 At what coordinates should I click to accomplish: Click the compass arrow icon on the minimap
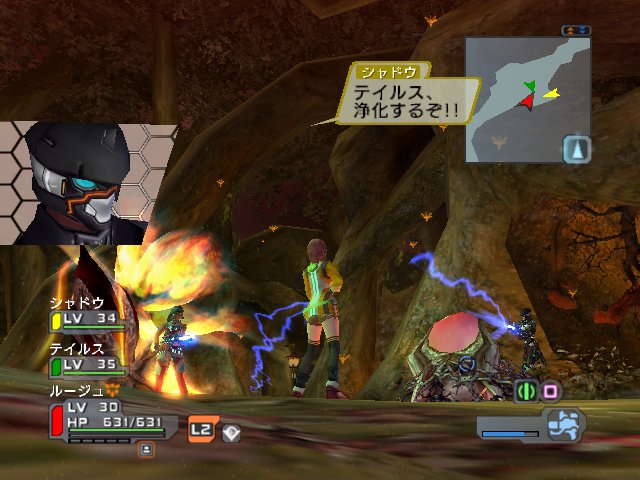[578, 149]
